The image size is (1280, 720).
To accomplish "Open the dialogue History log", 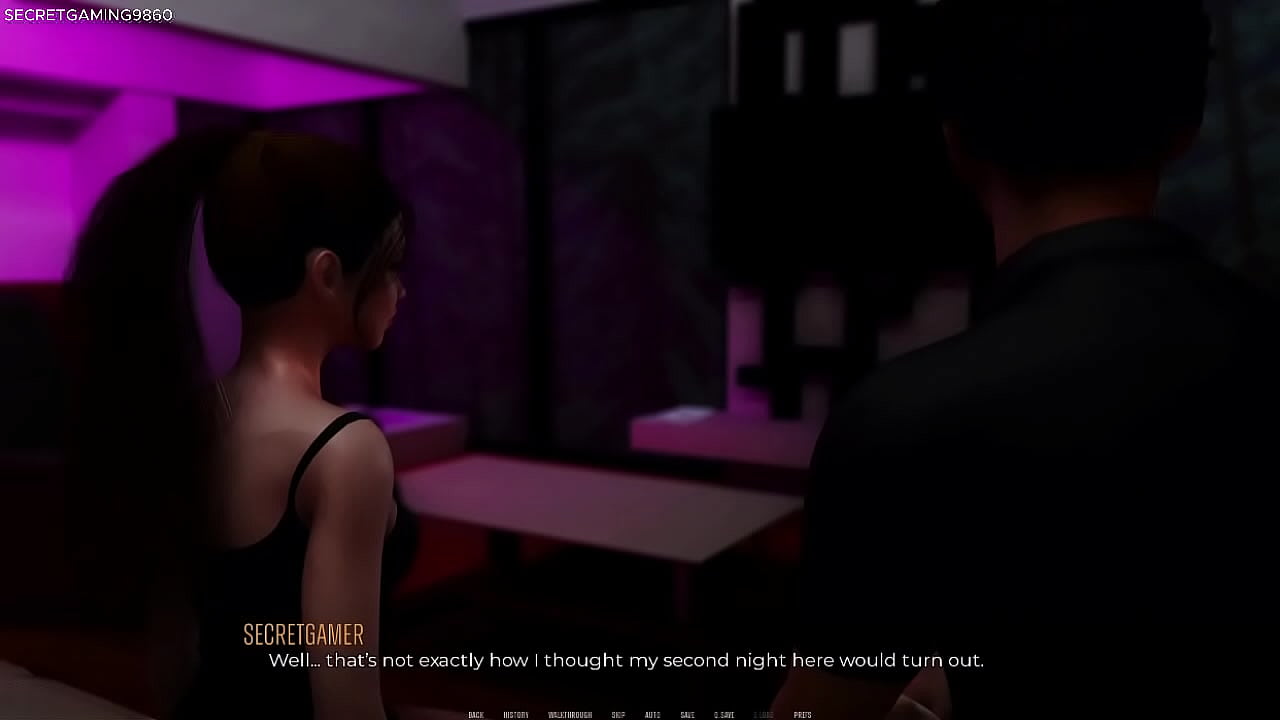I will 516,715.
